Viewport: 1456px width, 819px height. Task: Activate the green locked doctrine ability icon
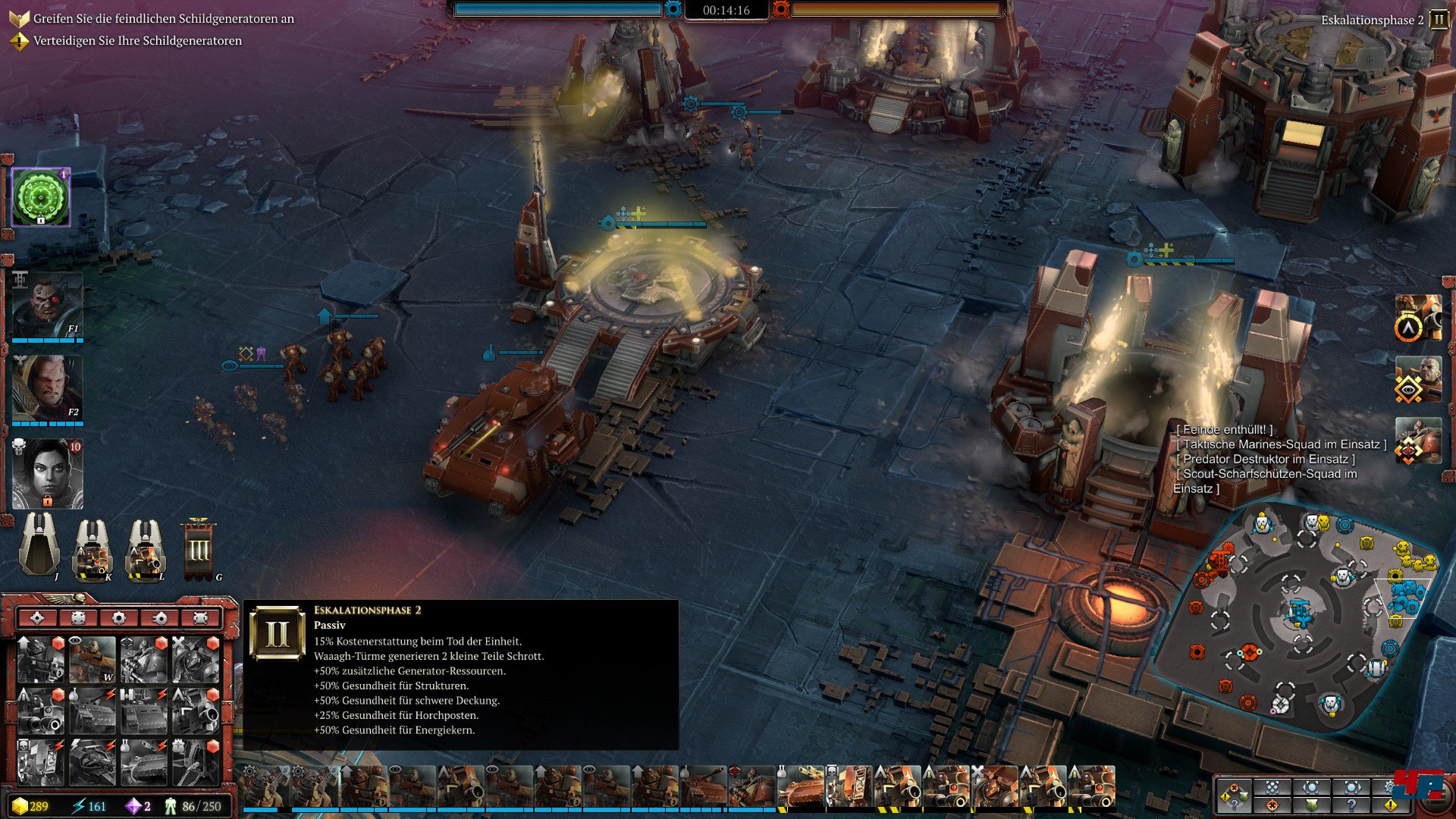pyautogui.click(x=41, y=197)
